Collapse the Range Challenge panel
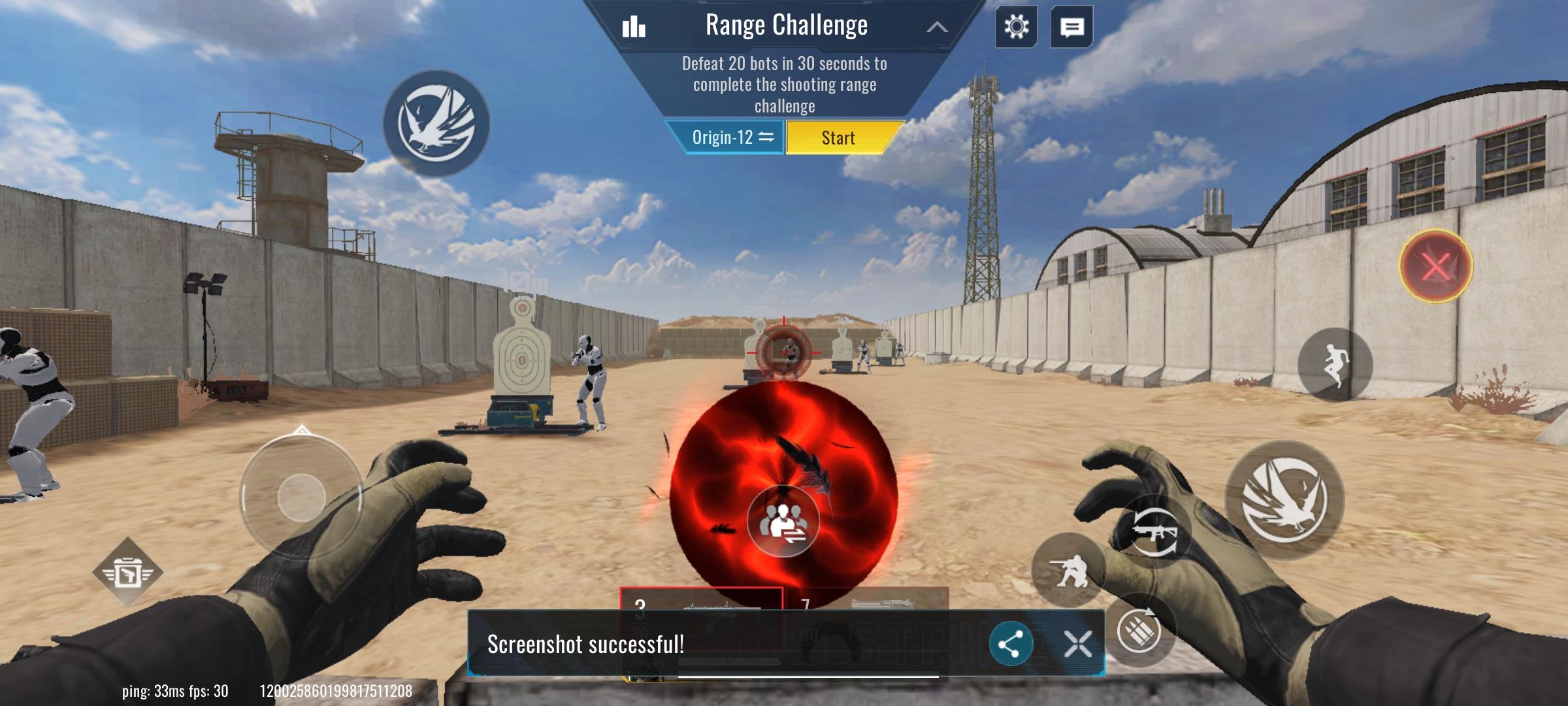This screenshot has height=706, width=1568. (x=939, y=27)
